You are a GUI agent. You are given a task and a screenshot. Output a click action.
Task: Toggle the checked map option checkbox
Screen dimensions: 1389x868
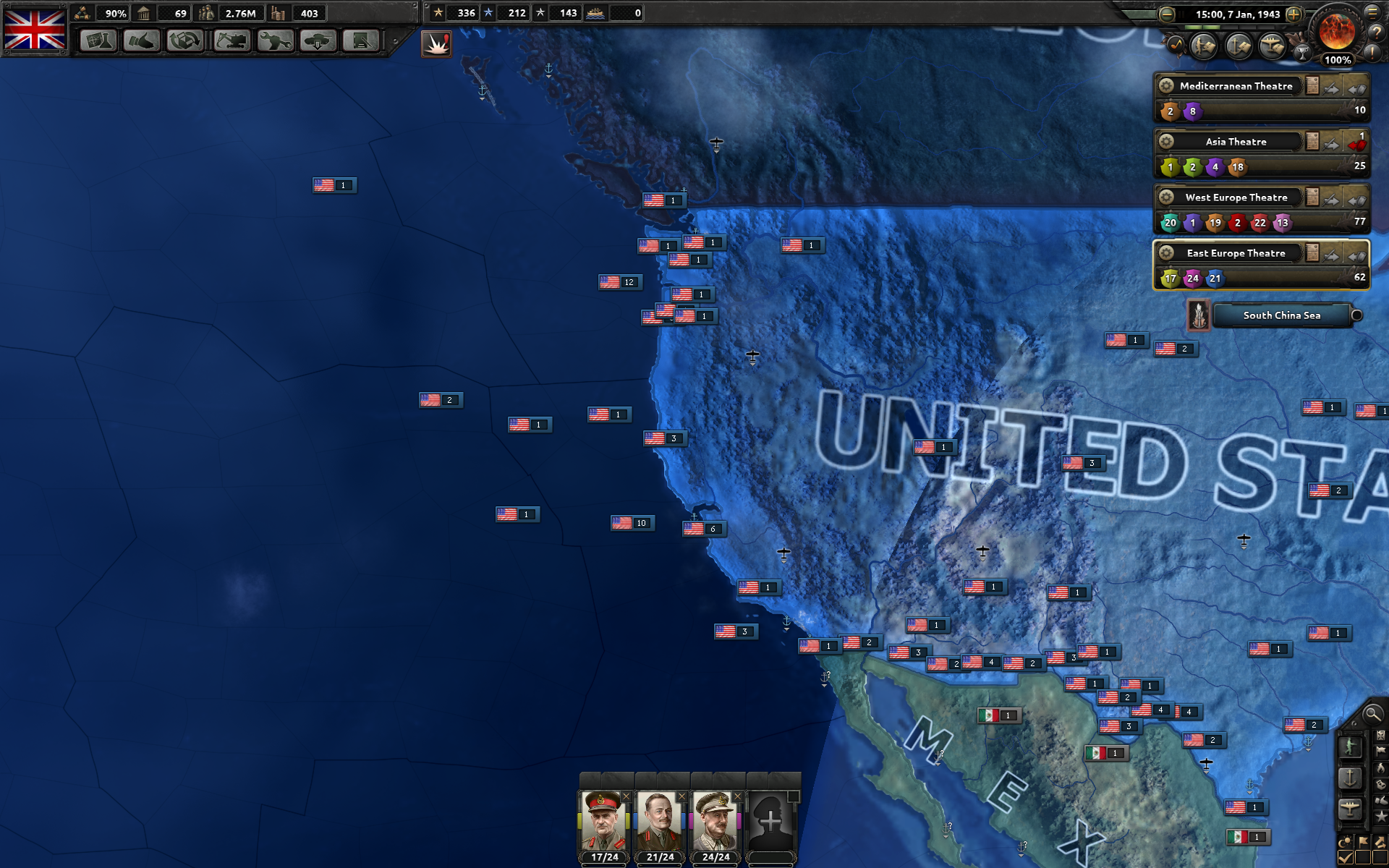tap(1344, 857)
